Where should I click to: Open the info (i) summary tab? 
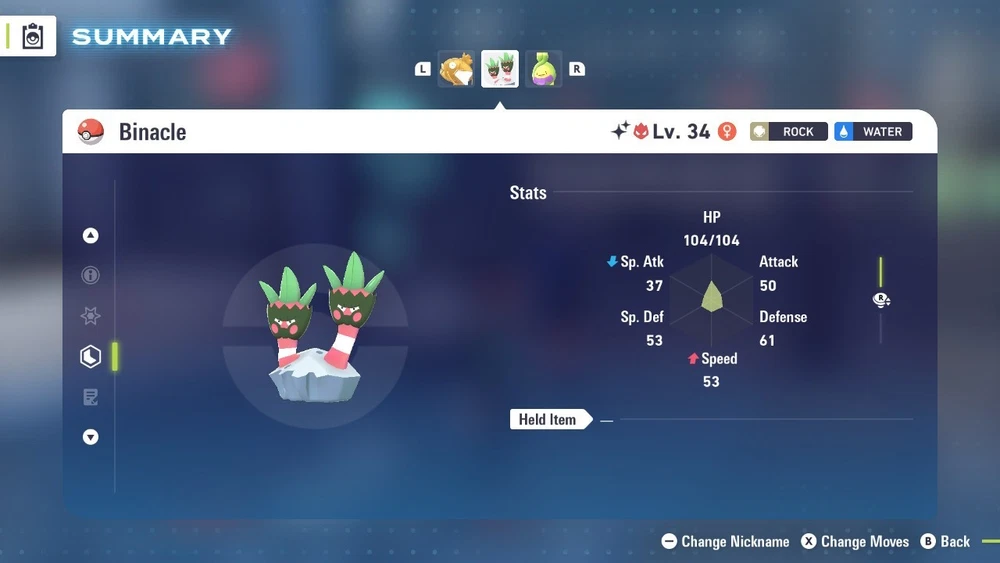click(x=91, y=275)
